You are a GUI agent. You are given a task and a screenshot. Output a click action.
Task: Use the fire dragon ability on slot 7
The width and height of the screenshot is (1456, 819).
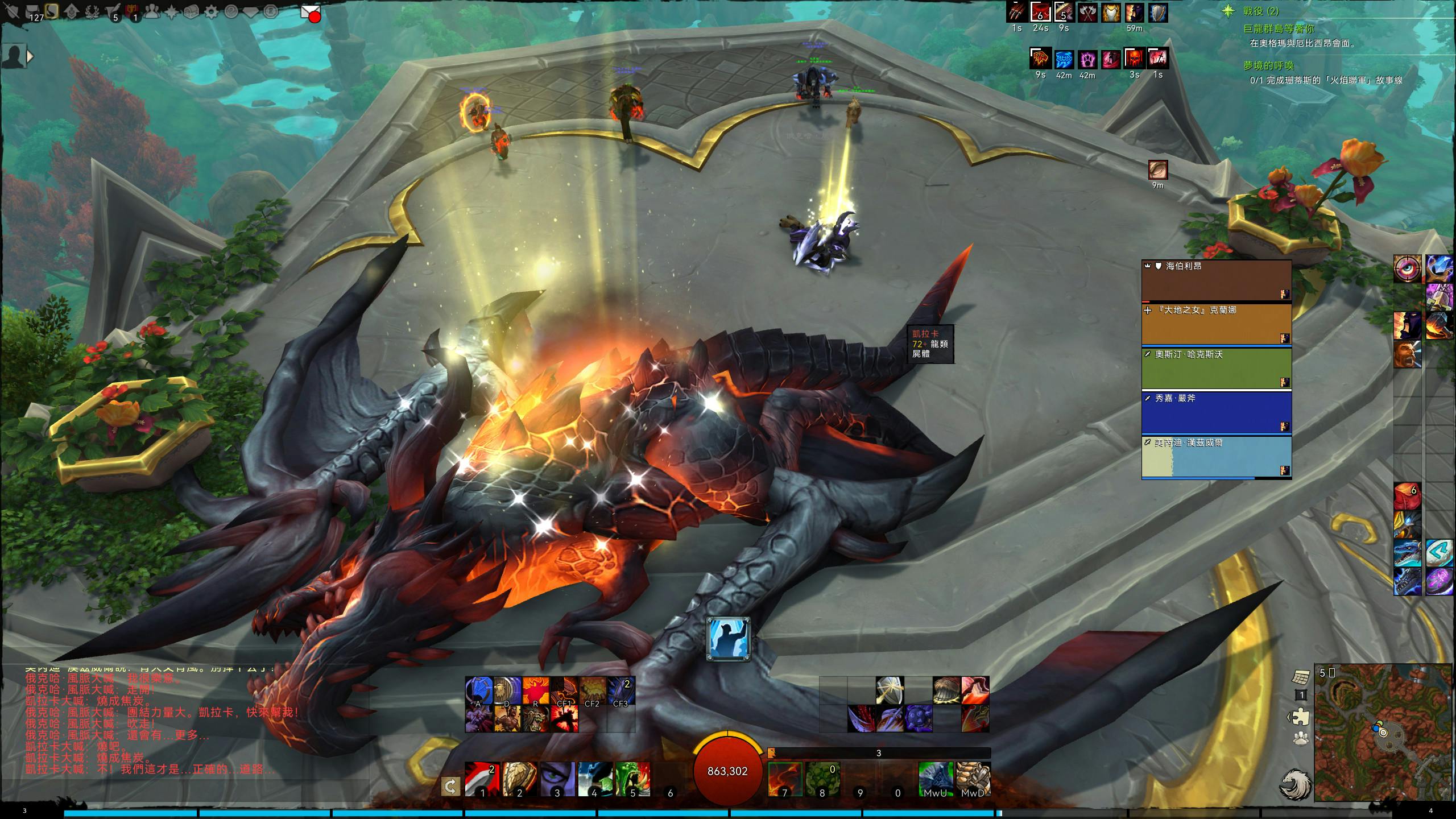pyautogui.click(x=785, y=779)
